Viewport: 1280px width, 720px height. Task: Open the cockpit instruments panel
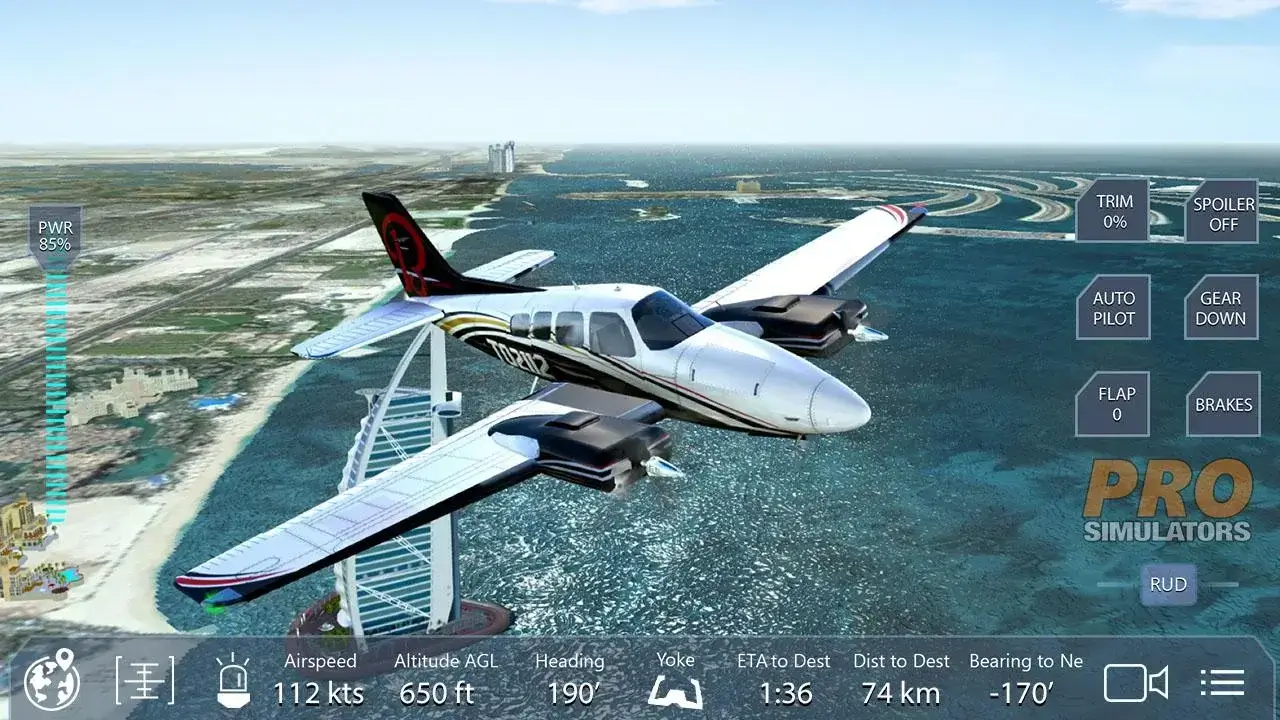pos(145,683)
